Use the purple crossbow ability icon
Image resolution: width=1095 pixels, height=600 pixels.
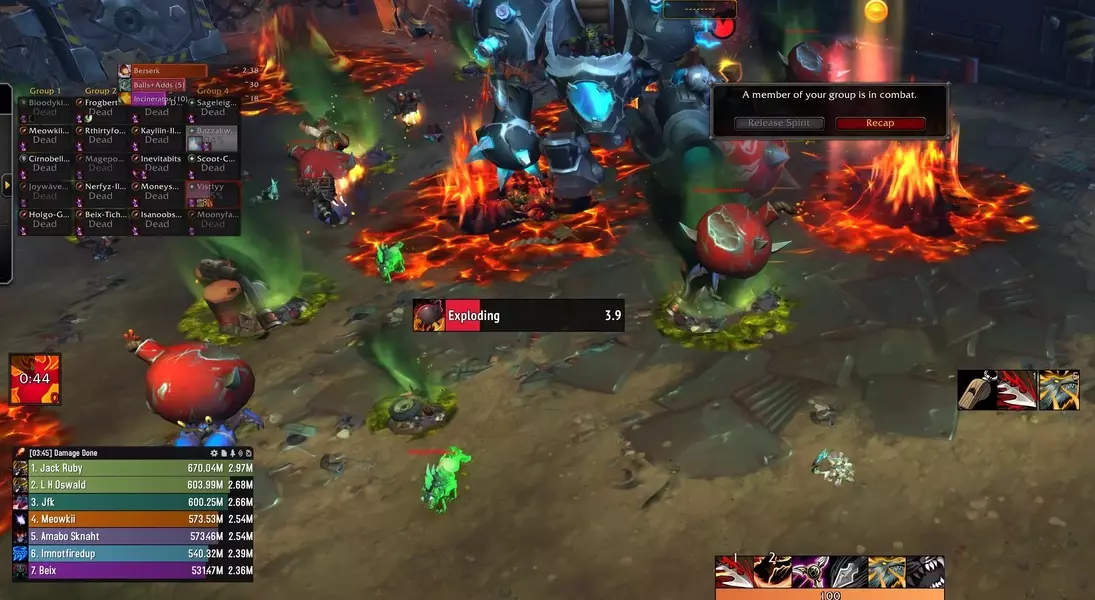[x=810, y=573]
